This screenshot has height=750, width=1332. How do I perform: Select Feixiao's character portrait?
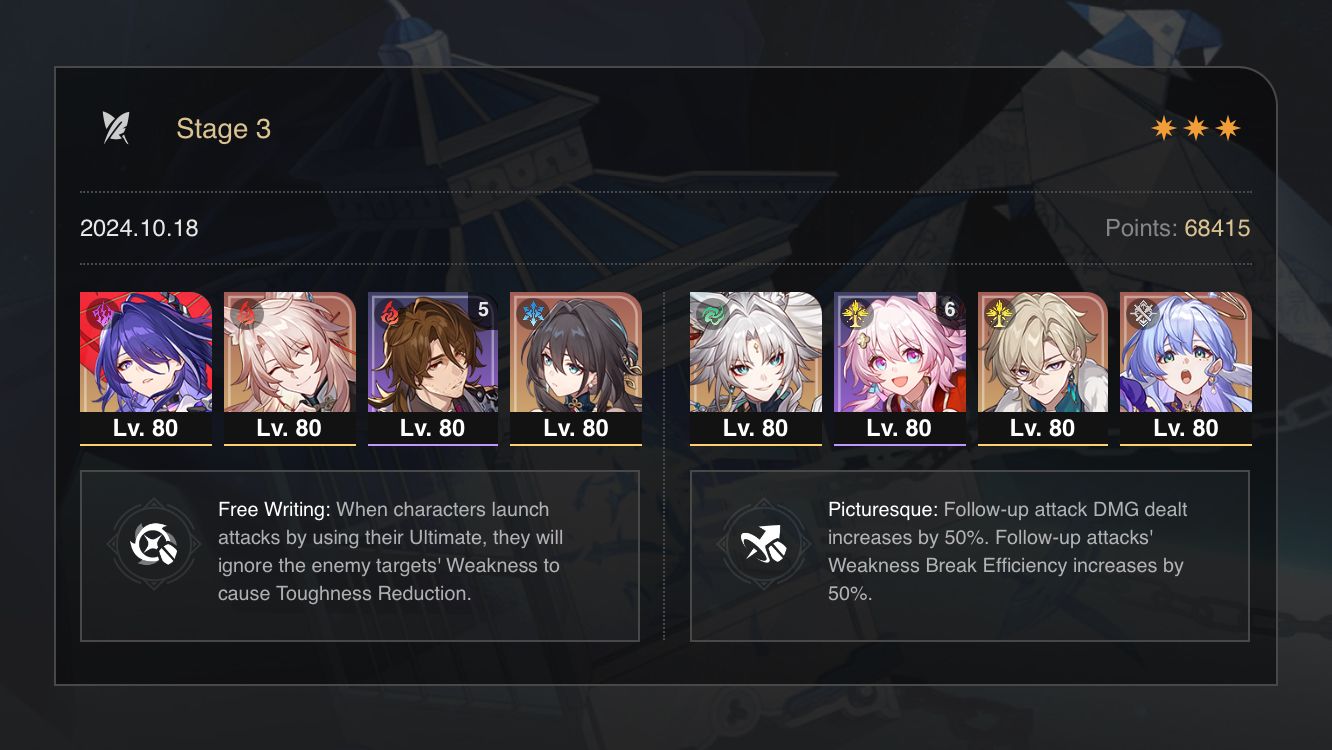(755, 360)
